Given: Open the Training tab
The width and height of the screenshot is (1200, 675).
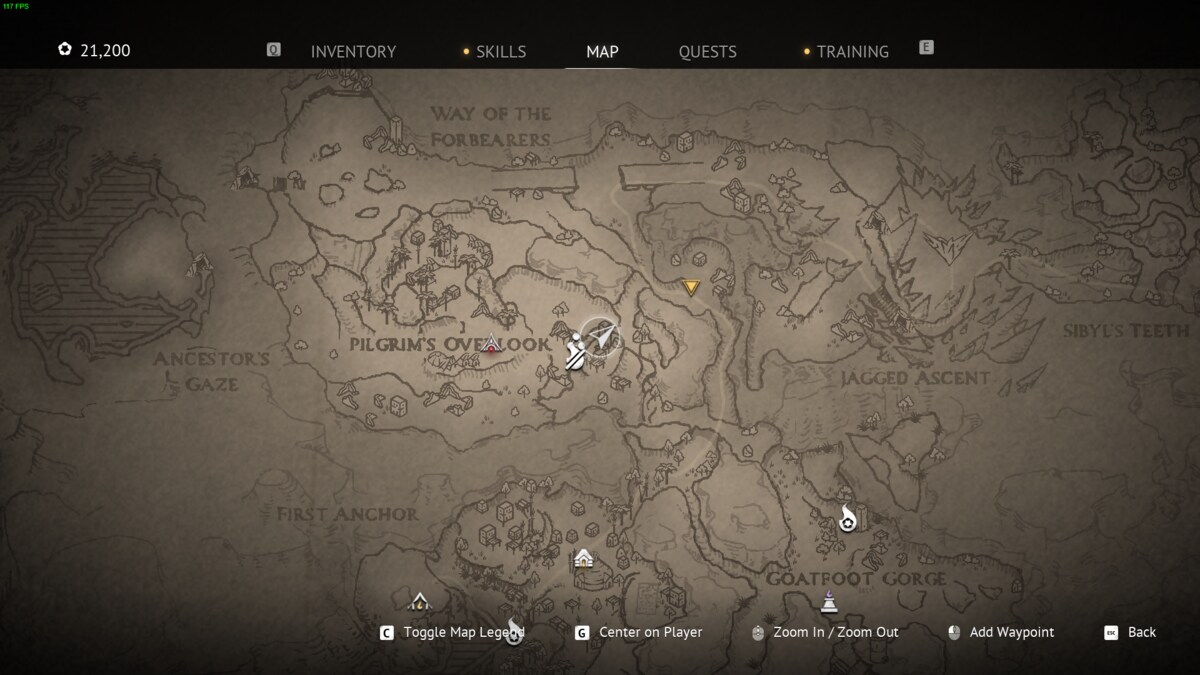Looking at the screenshot, I should coord(852,52).
